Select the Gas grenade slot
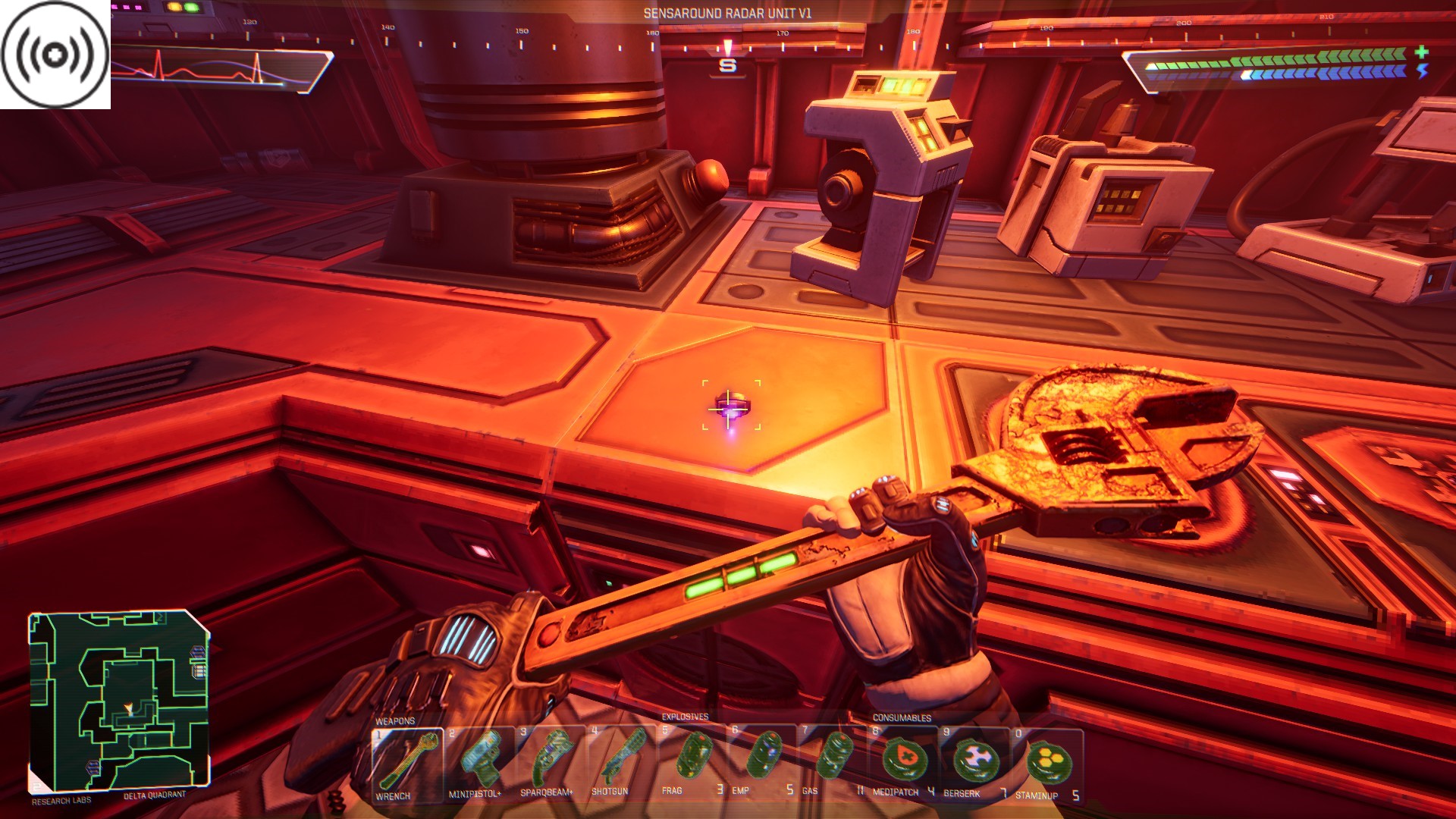 click(x=833, y=761)
